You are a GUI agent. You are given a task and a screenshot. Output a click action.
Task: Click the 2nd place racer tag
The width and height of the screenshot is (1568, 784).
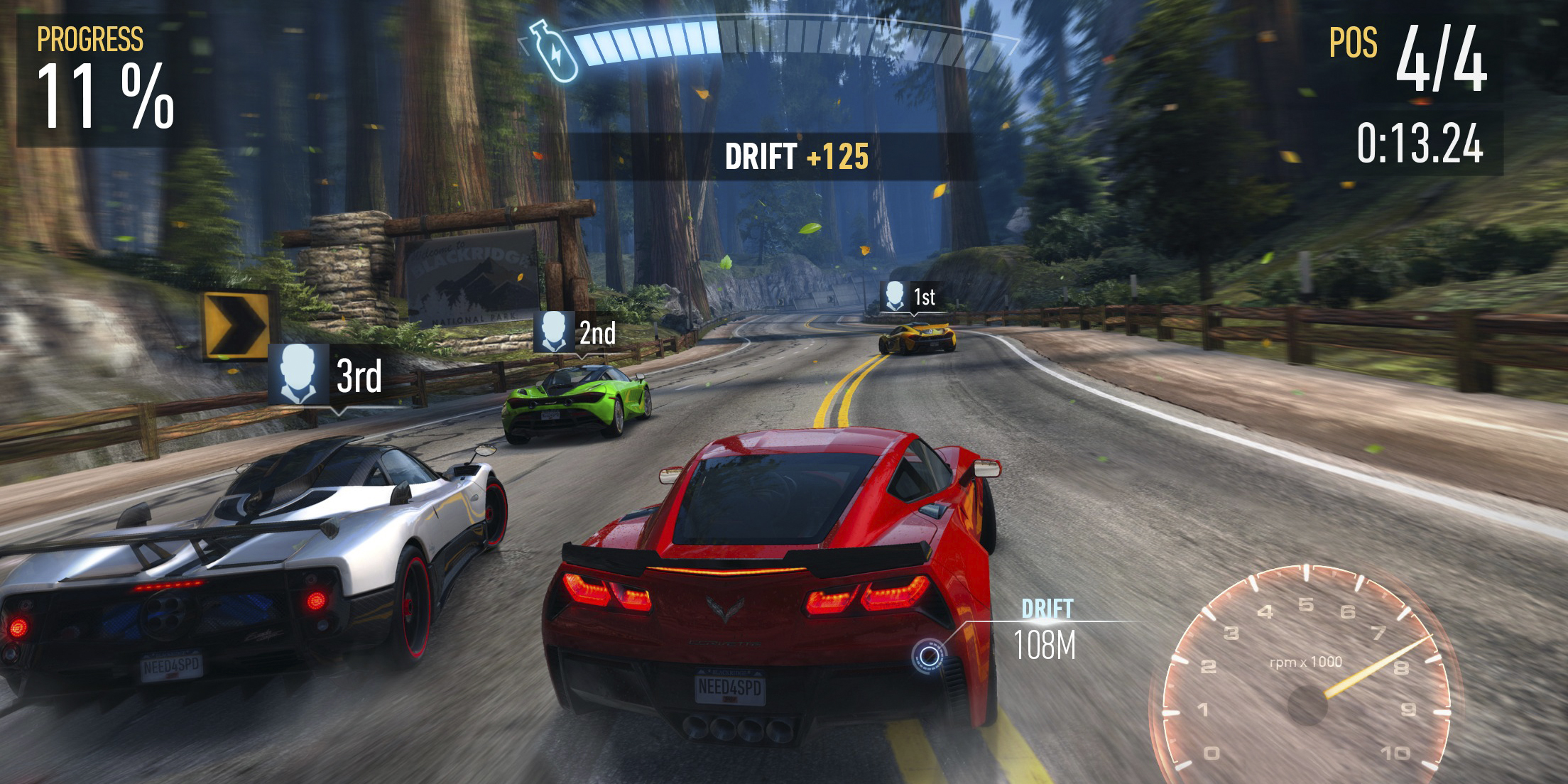coord(576,332)
